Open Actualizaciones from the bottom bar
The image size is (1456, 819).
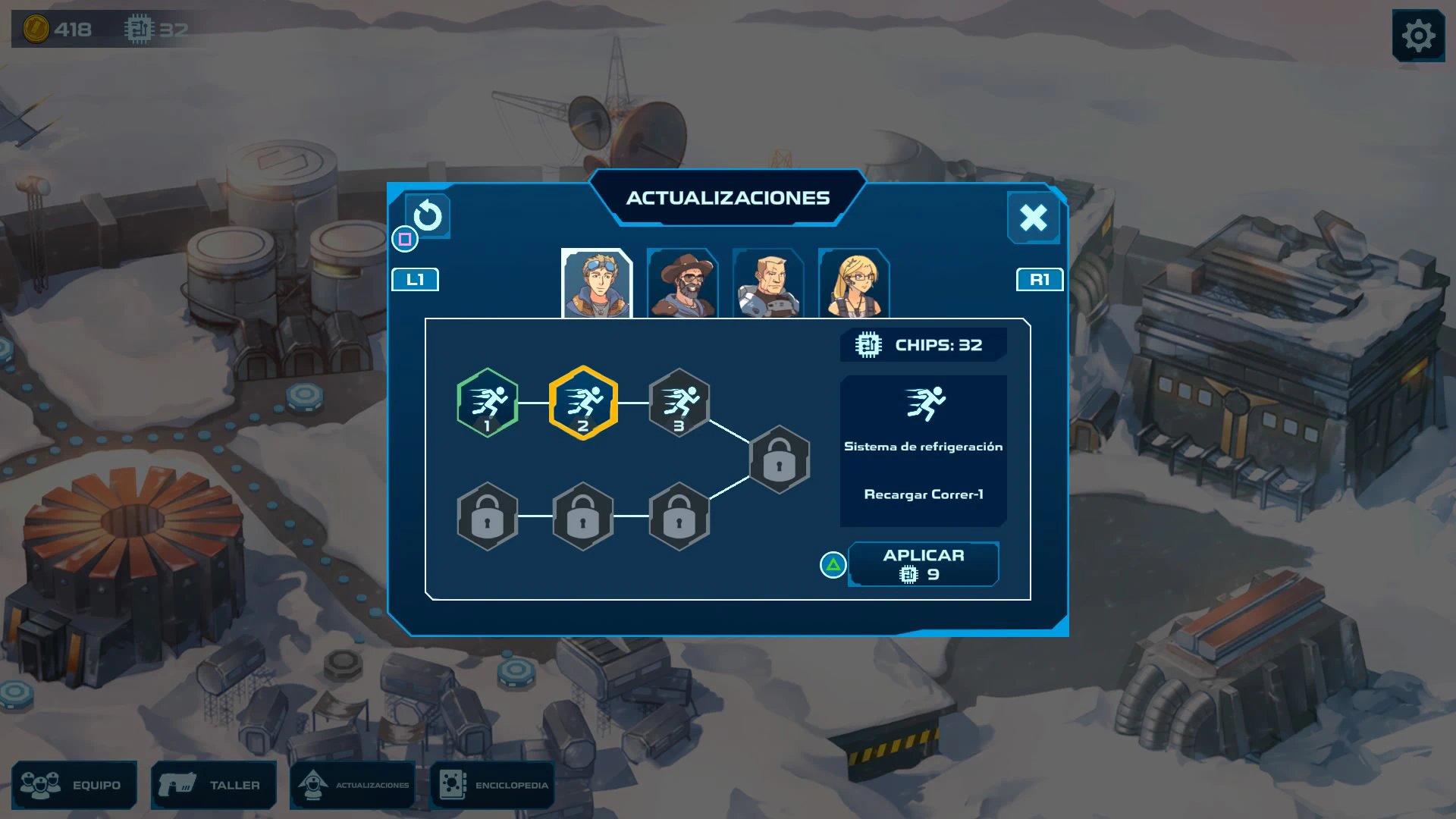click(x=353, y=785)
